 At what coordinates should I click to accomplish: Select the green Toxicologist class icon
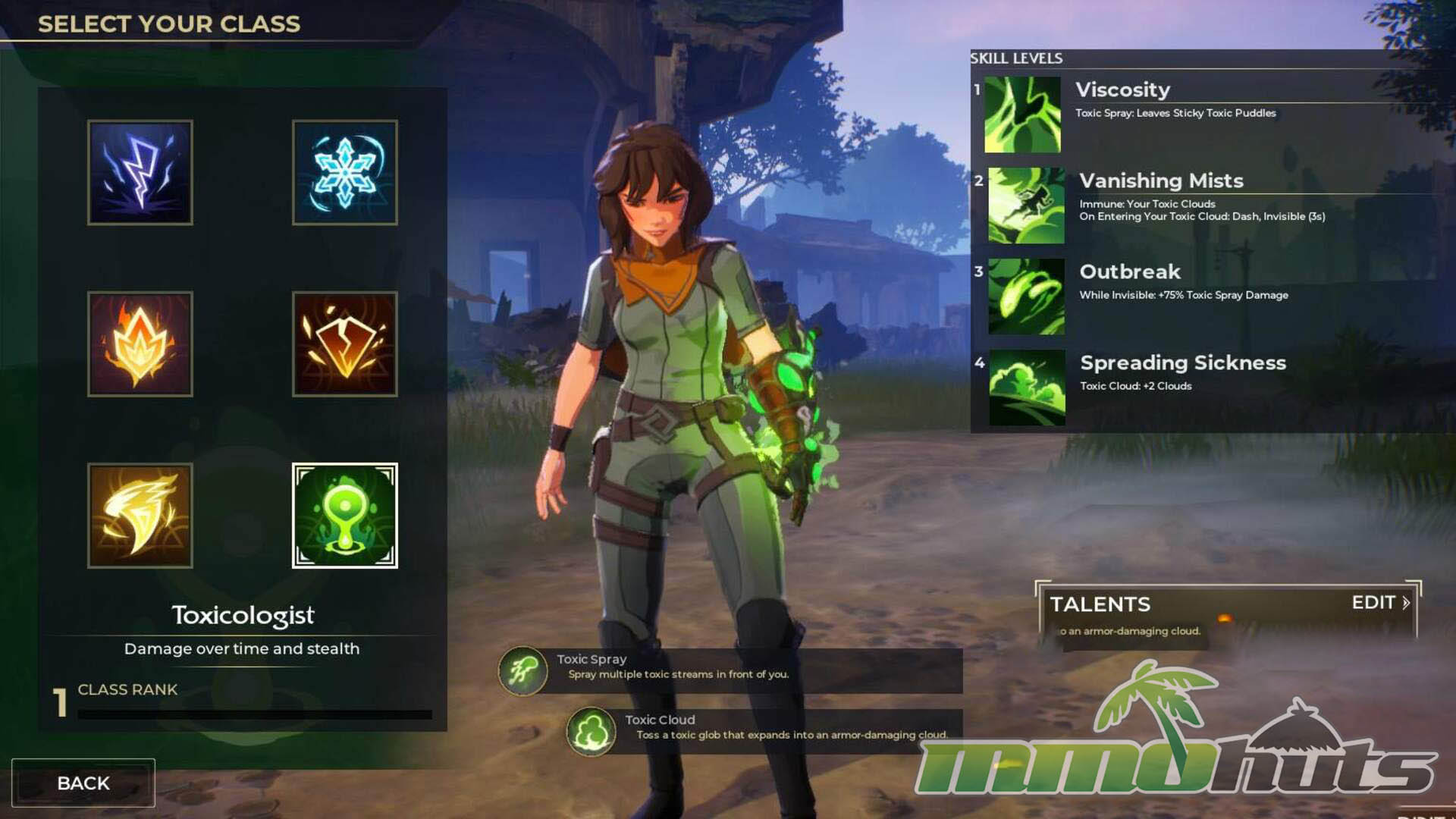tap(345, 516)
